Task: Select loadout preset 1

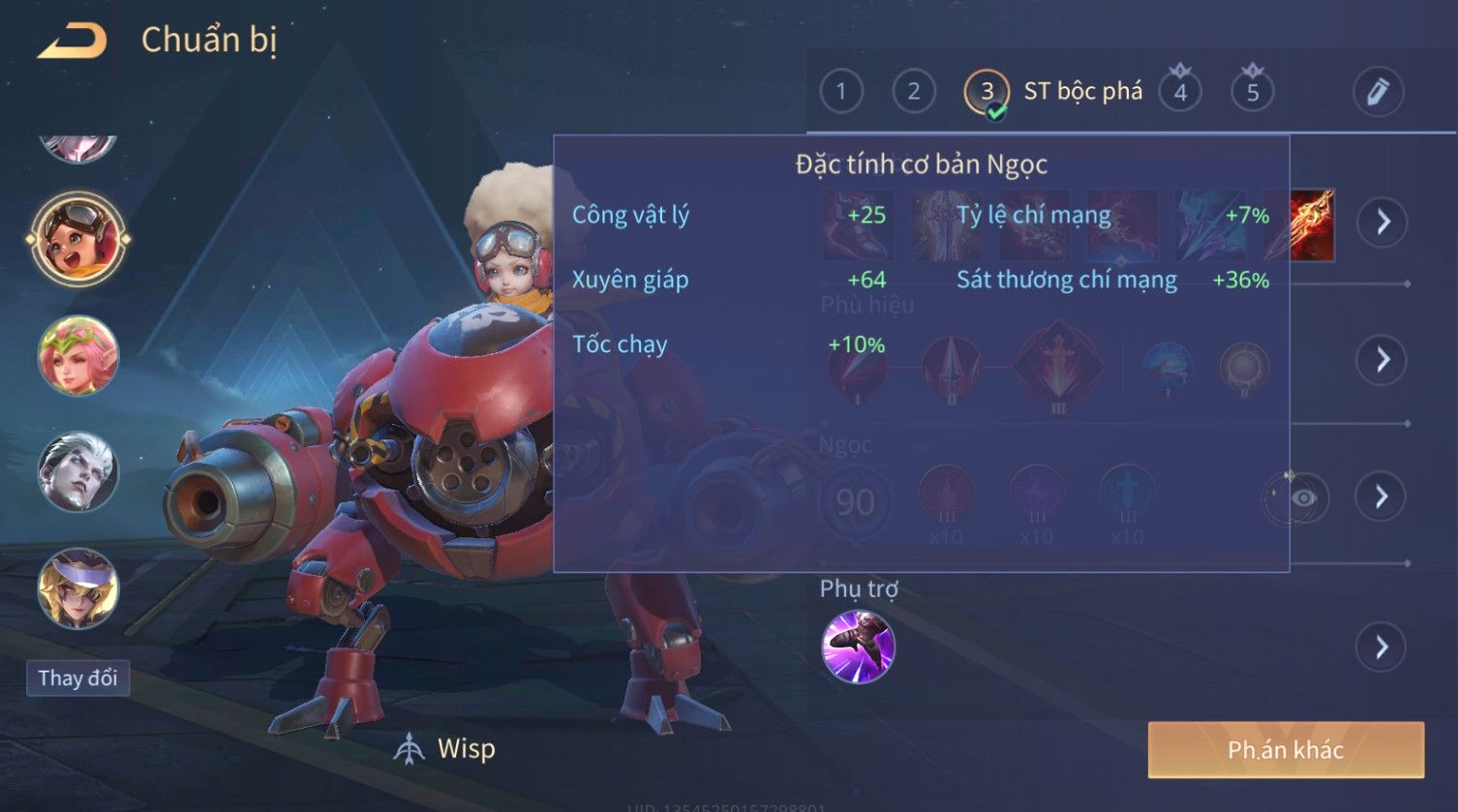Action: click(840, 92)
